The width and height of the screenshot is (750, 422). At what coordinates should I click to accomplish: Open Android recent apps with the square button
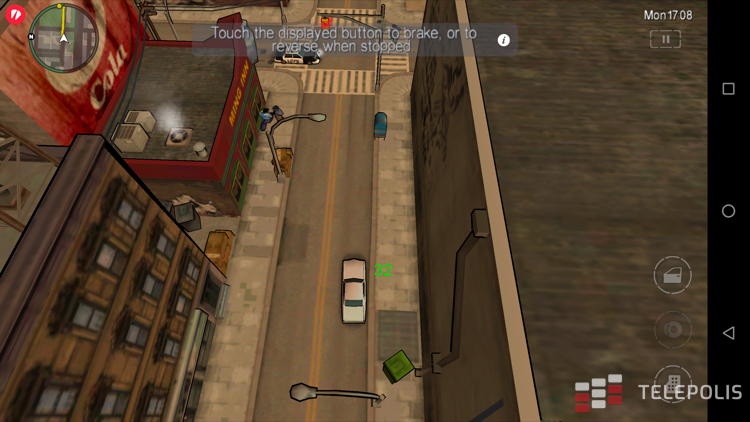[x=728, y=89]
